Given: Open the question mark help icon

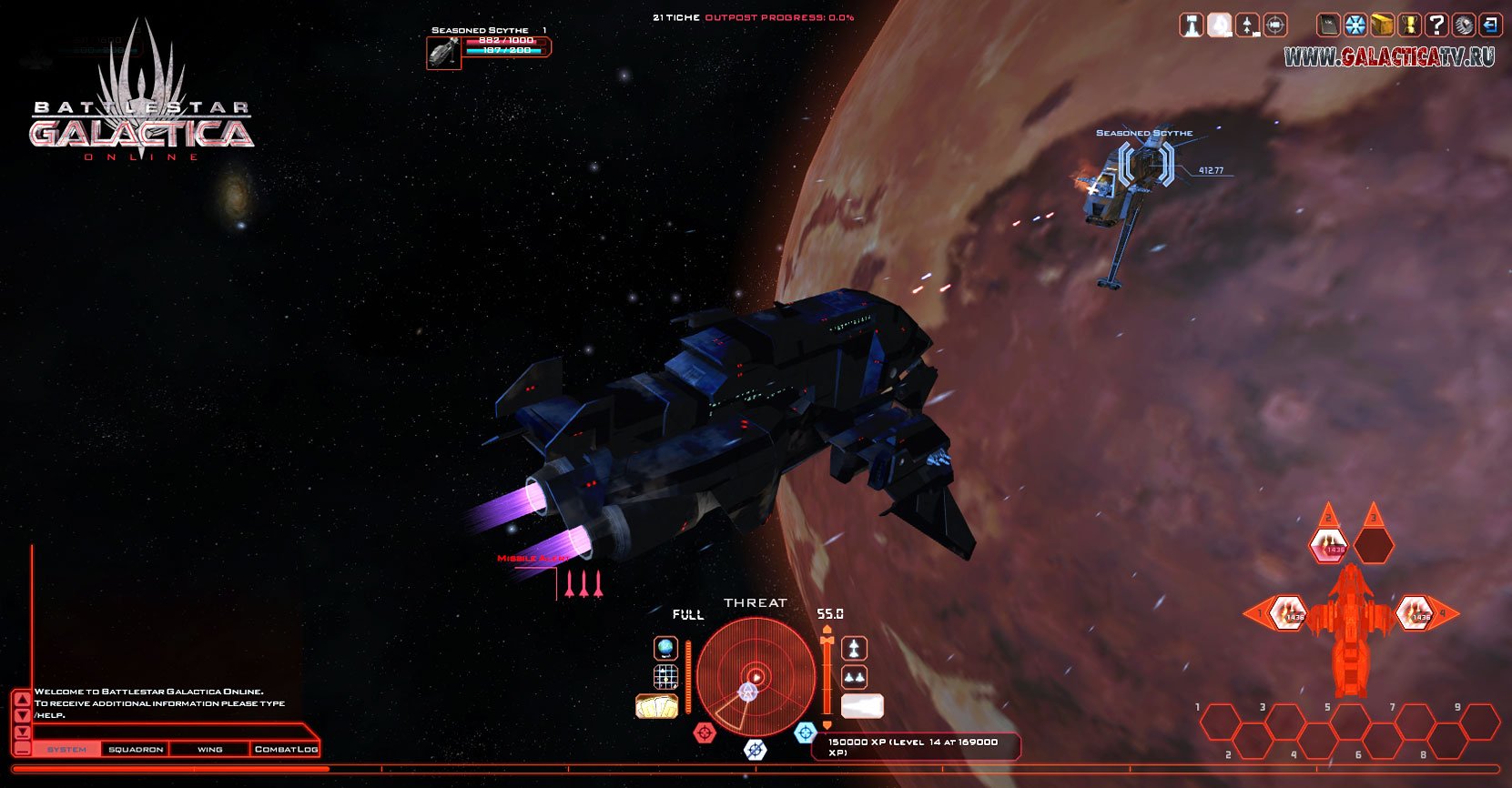Looking at the screenshot, I should click(1436, 25).
